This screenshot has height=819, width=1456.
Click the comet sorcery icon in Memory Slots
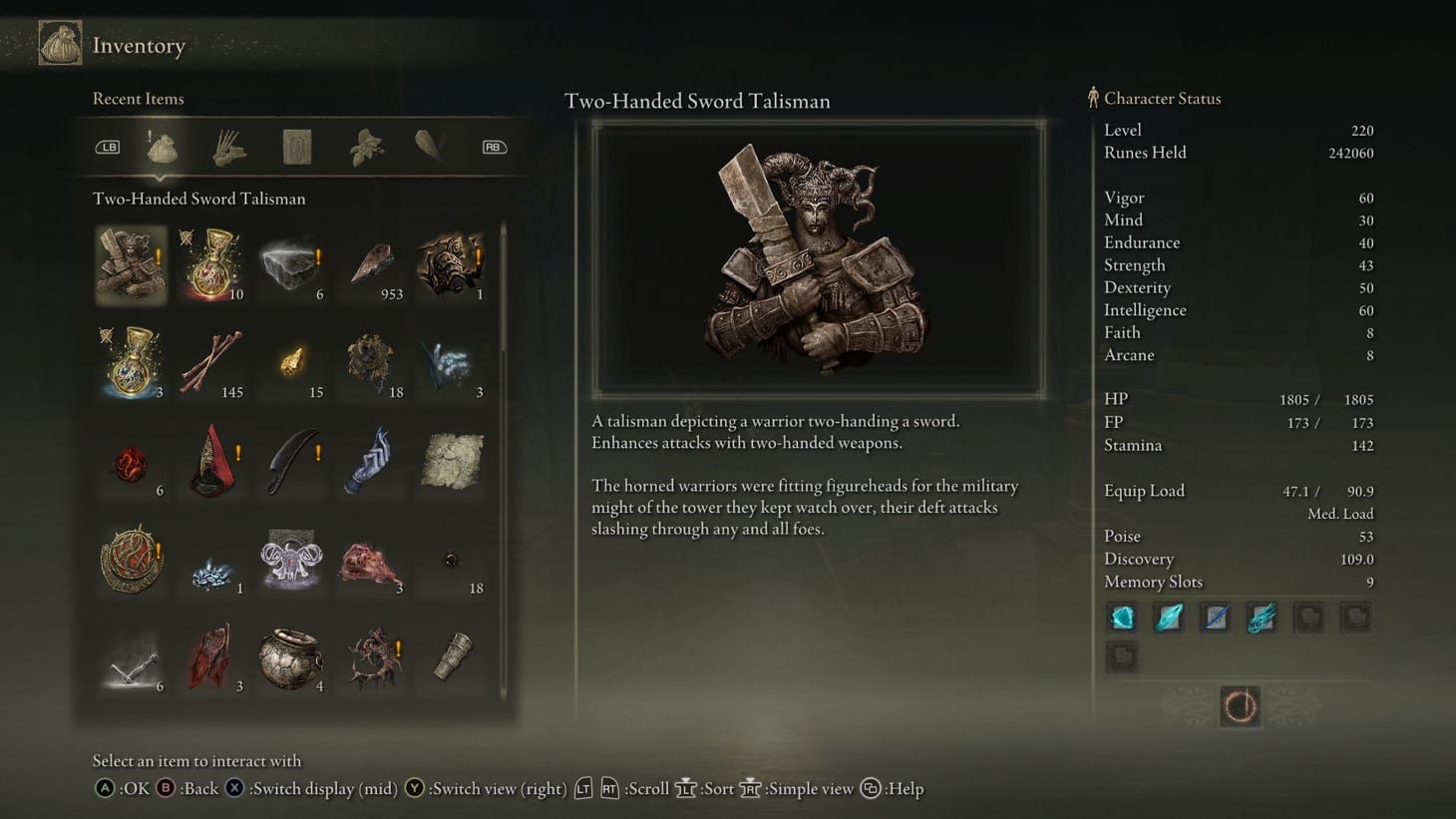click(1262, 617)
